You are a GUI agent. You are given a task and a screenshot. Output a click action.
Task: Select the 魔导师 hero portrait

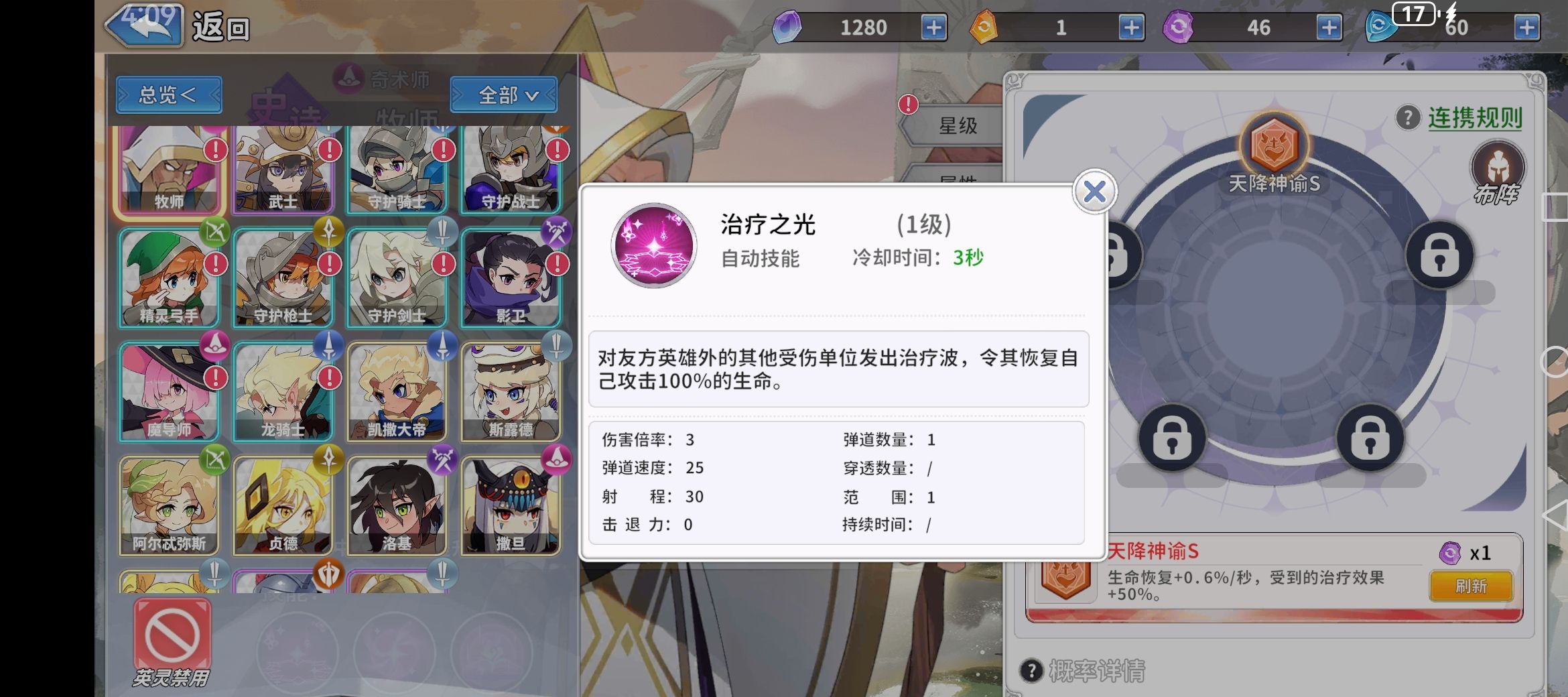point(169,389)
